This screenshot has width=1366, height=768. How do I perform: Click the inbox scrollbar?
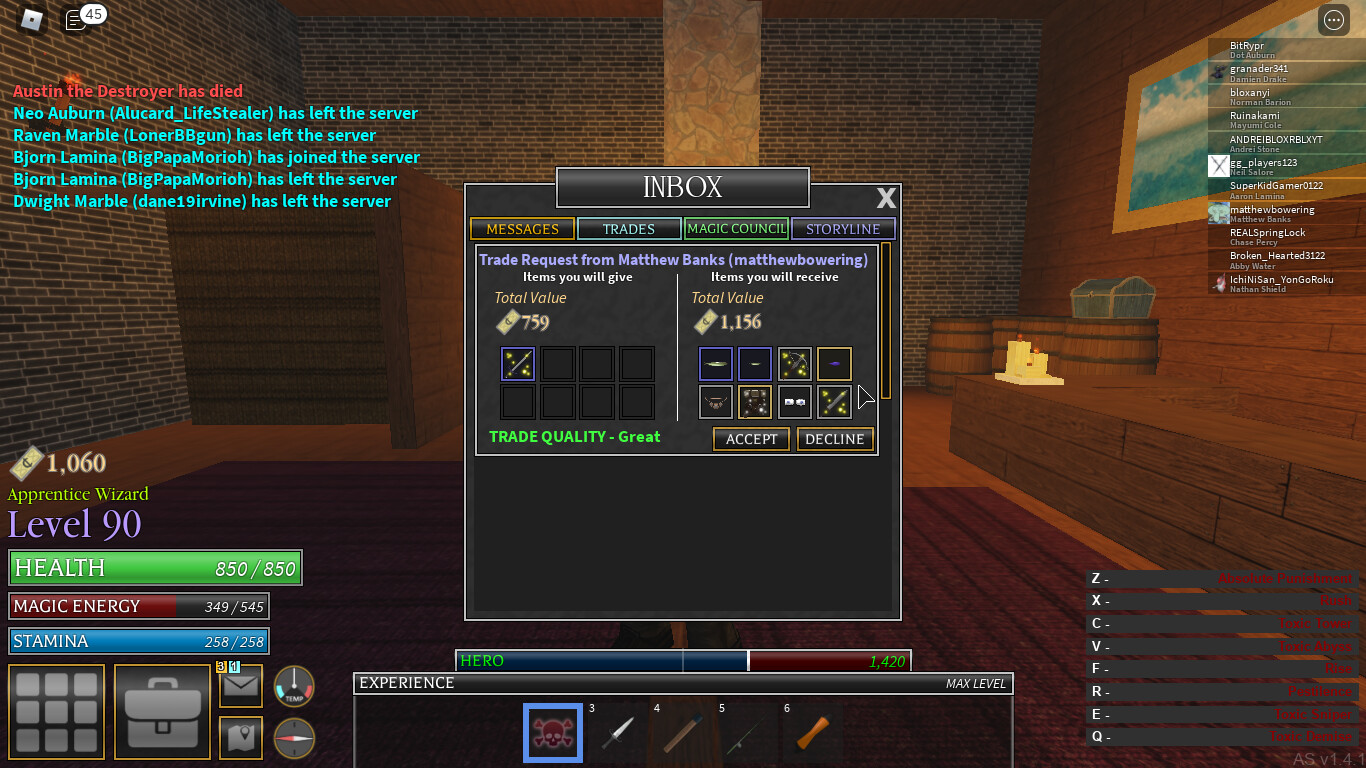coord(885,320)
